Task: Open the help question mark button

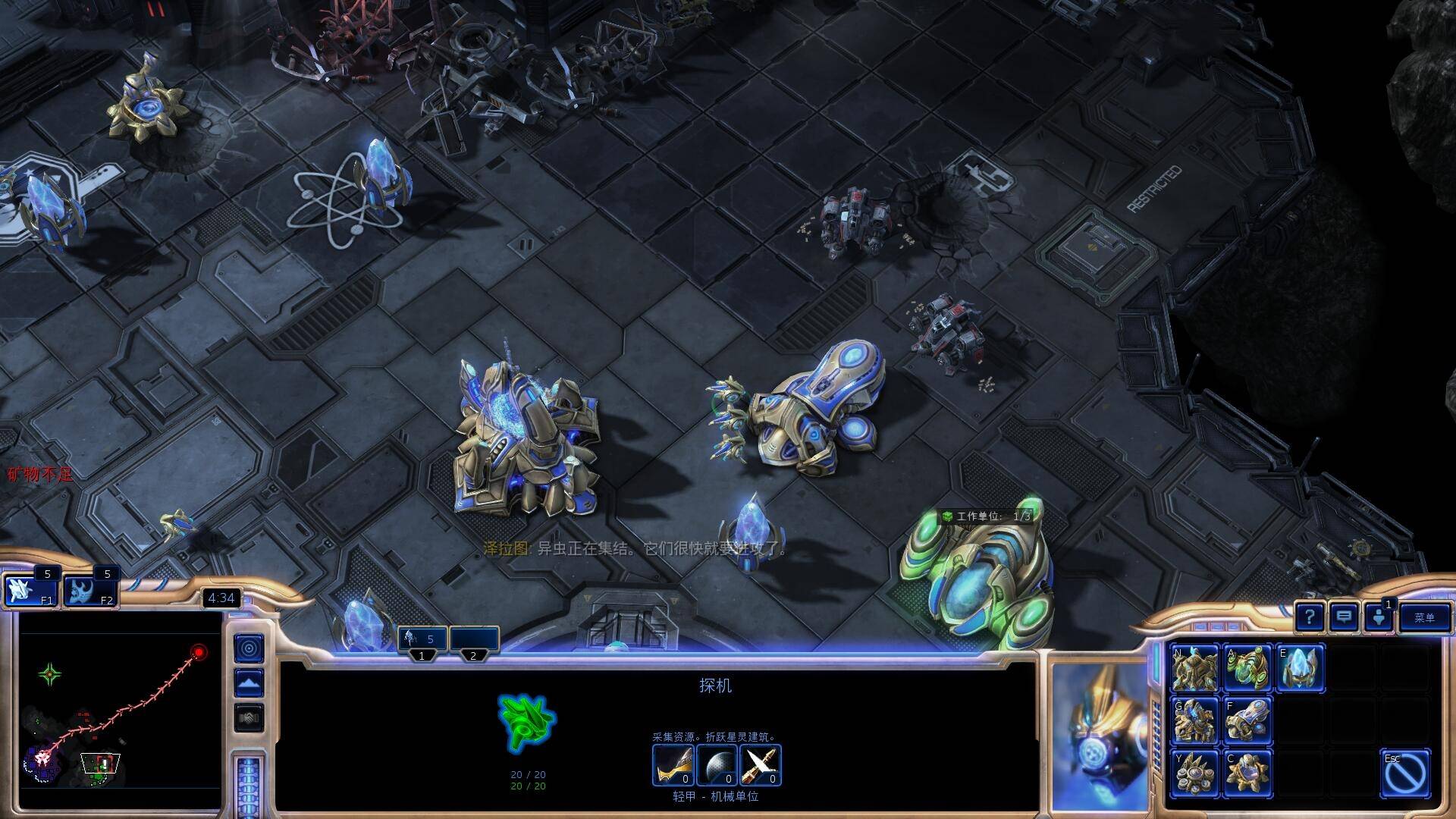Action: coord(1310,617)
